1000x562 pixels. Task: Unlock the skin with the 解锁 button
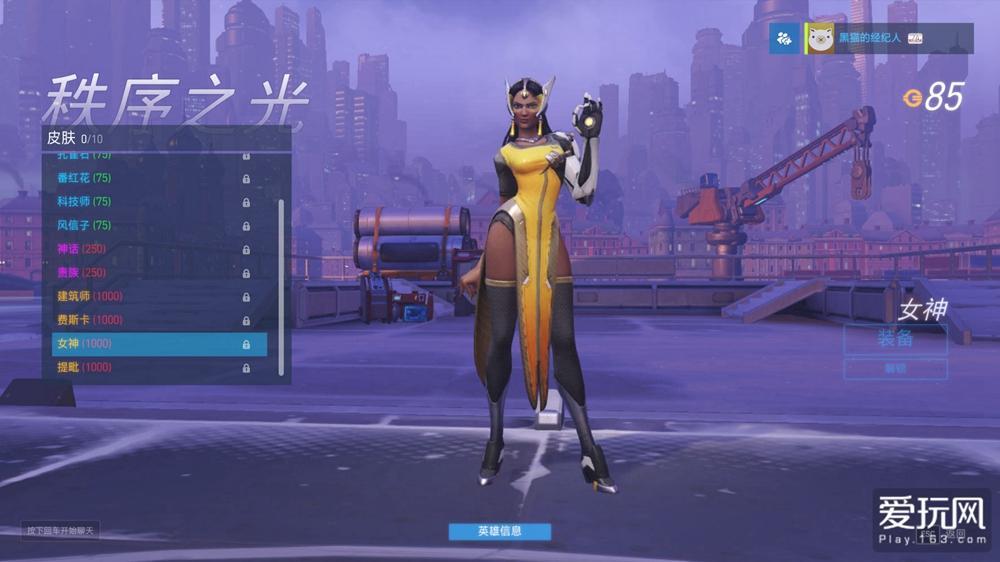tap(895, 369)
